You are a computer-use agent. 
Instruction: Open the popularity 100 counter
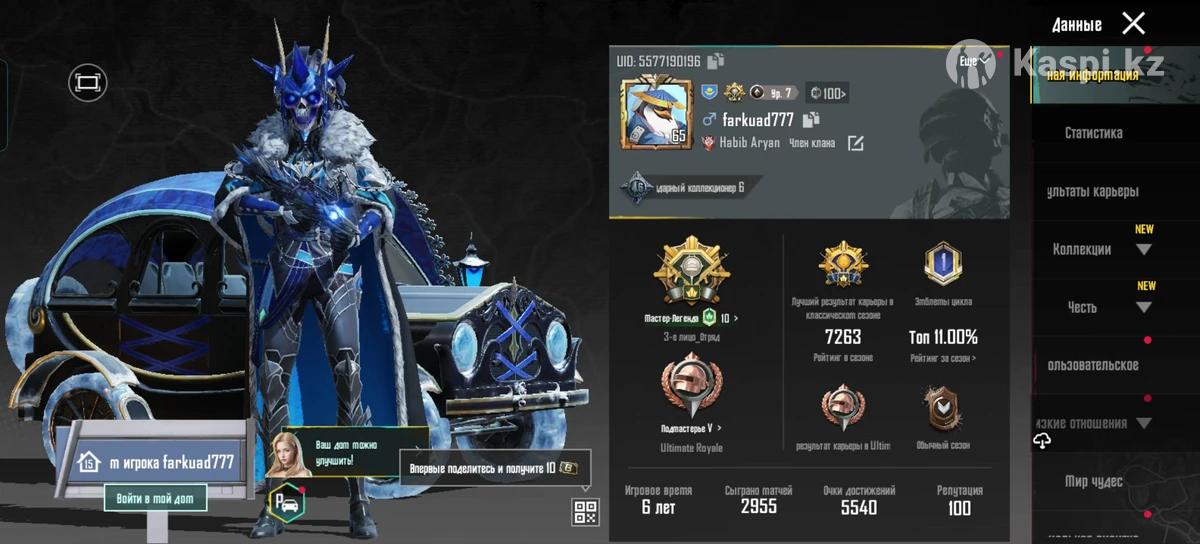[x=828, y=93]
